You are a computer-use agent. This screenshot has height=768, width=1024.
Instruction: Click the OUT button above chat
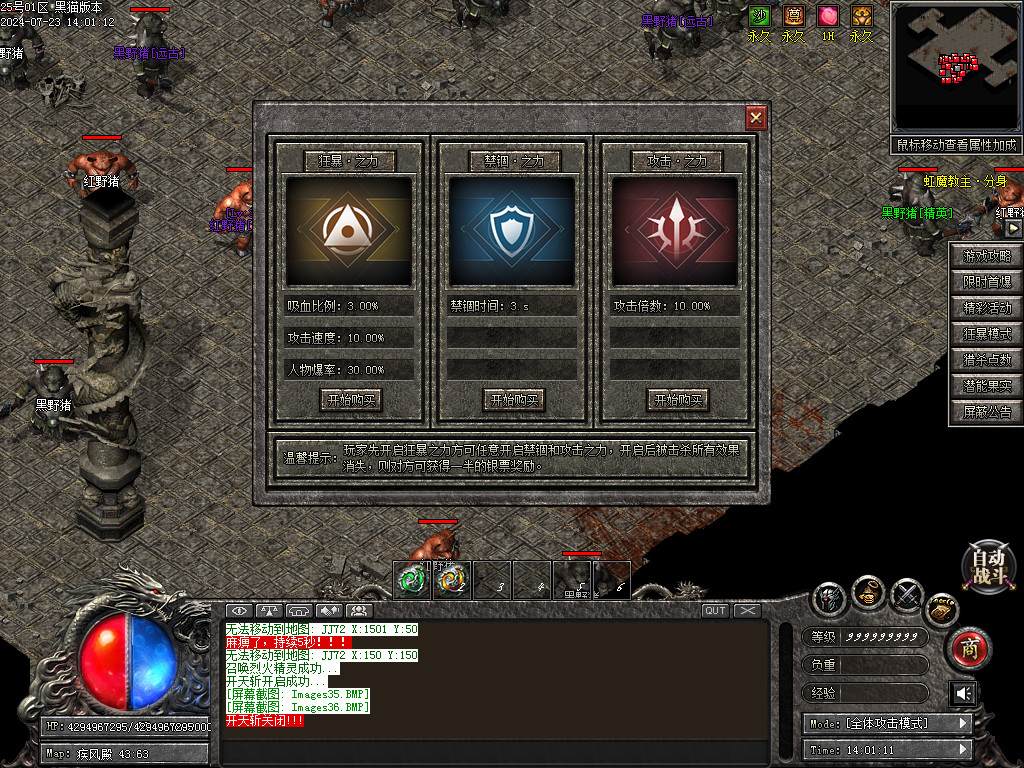[715, 610]
